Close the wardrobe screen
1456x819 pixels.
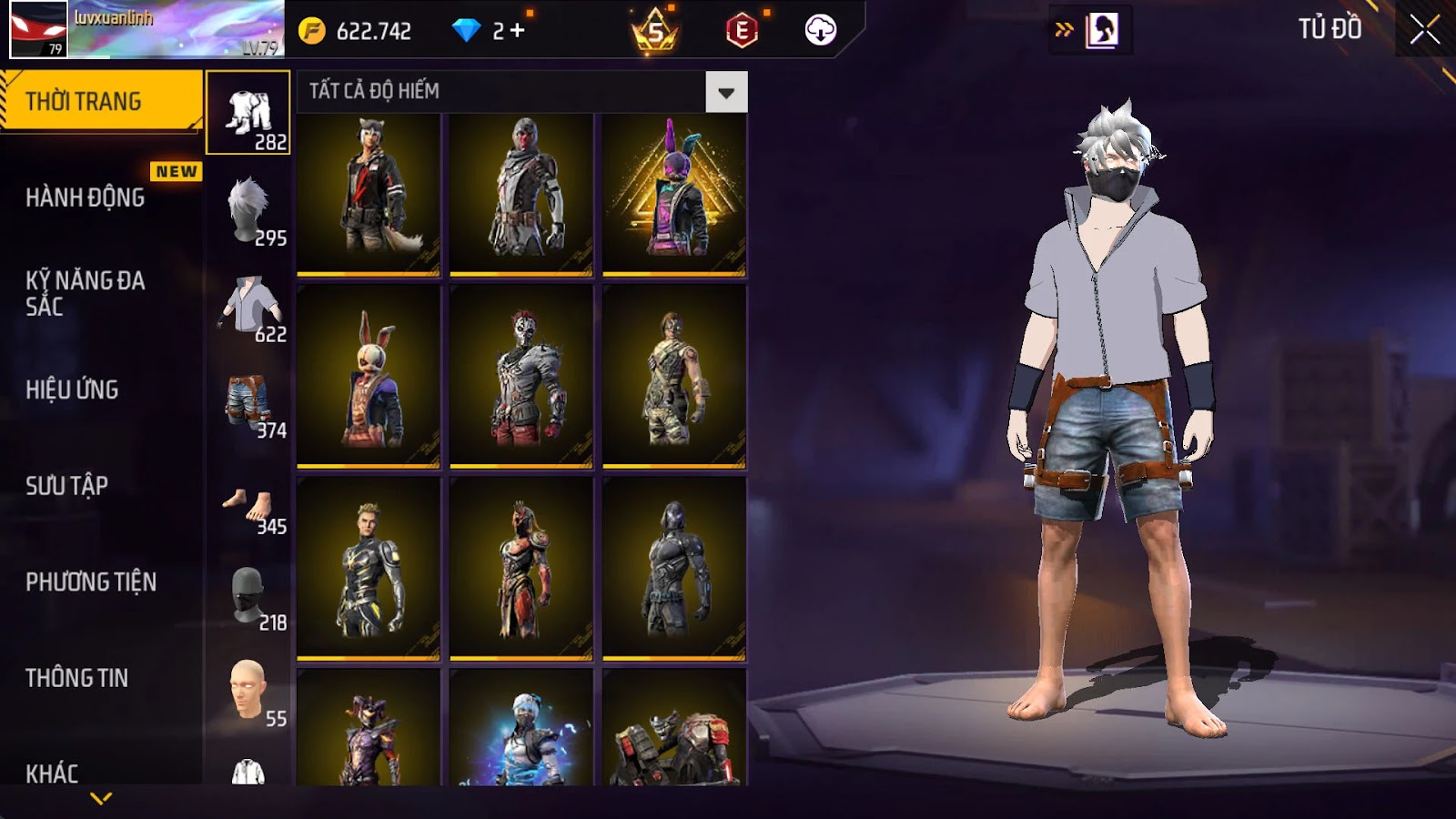(x=1424, y=30)
